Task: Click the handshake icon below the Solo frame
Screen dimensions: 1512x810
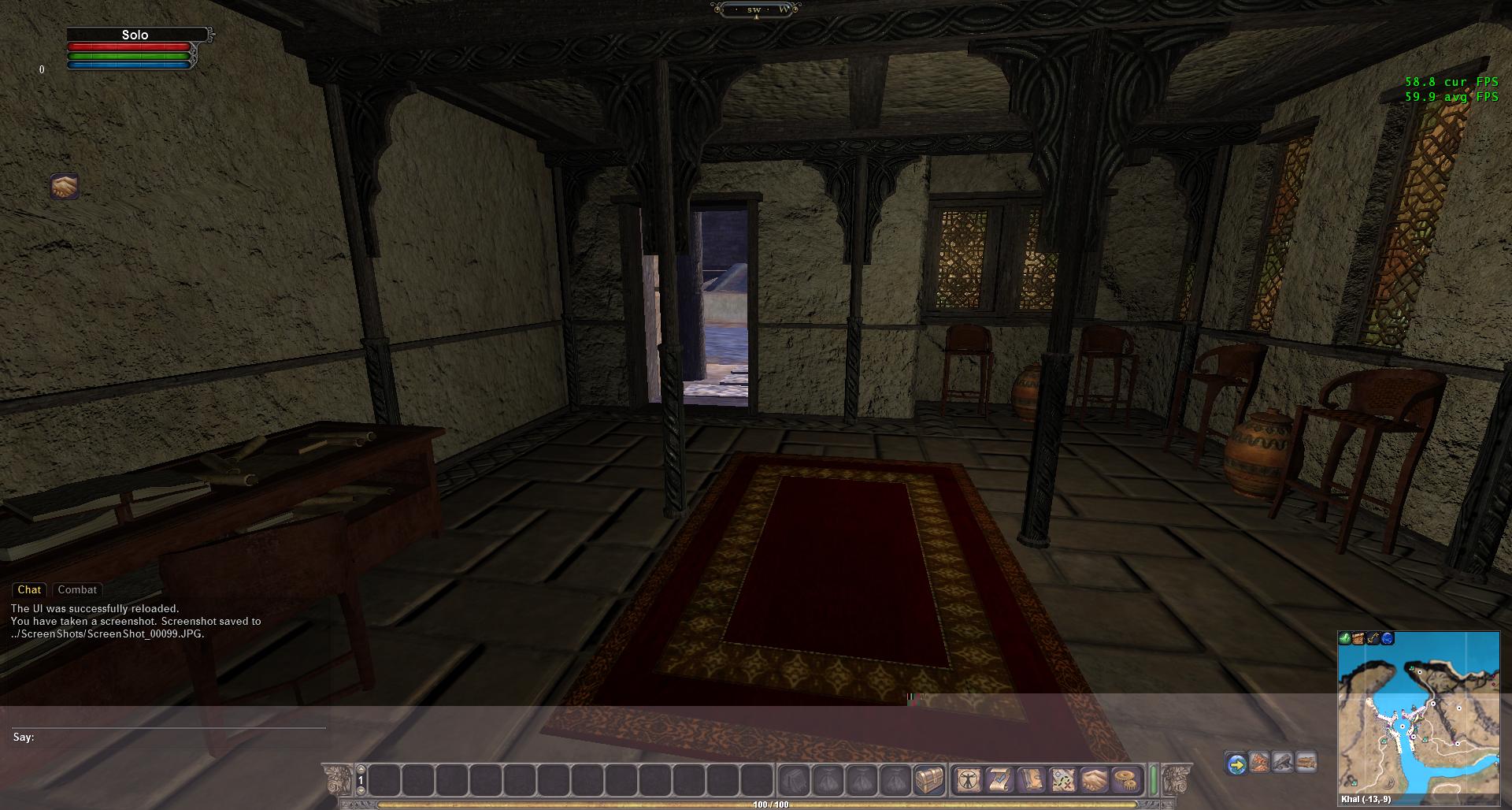Action: tap(65, 187)
